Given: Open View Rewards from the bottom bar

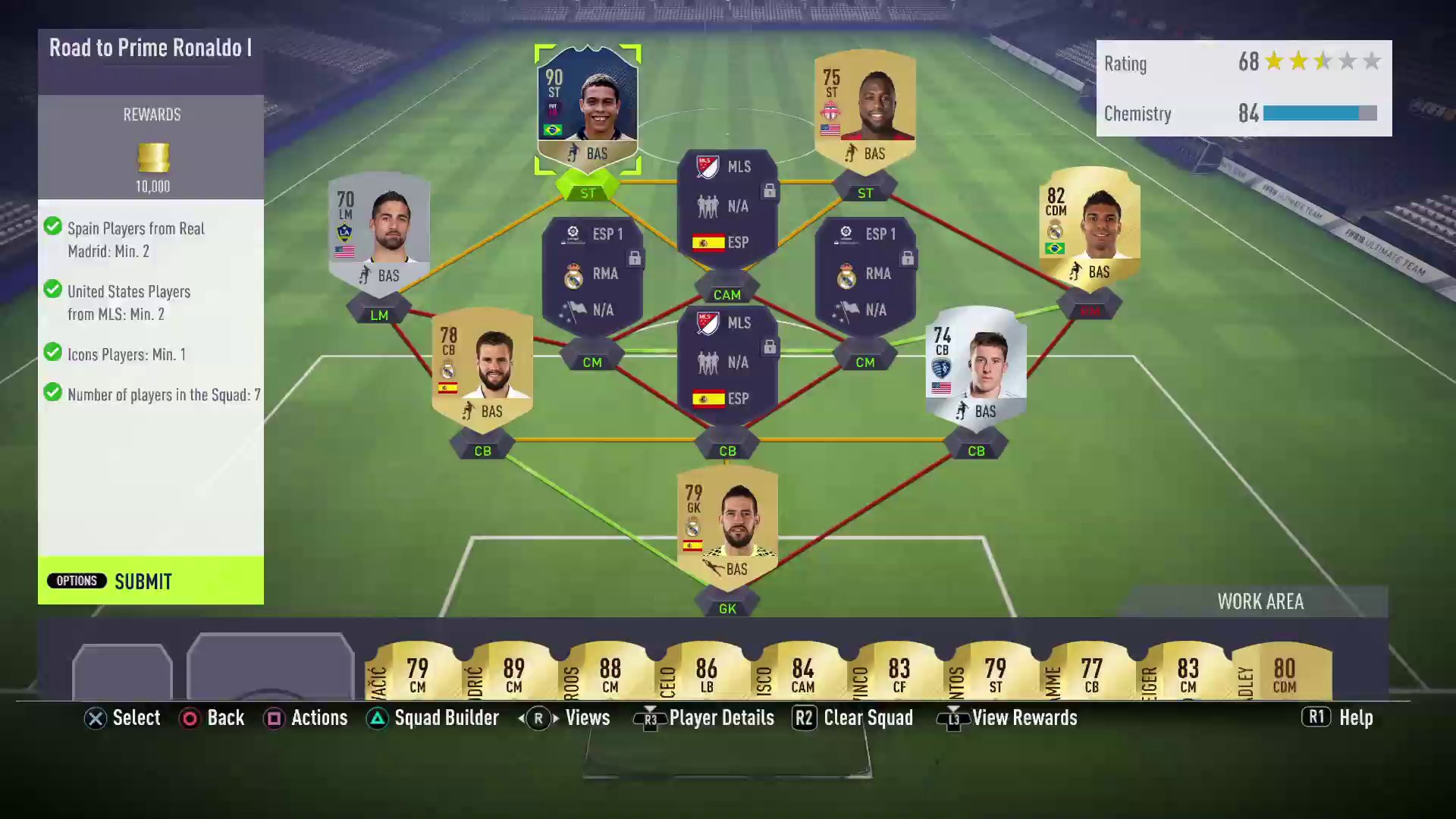Looking at the screenshot, I should pos(1007,717).
